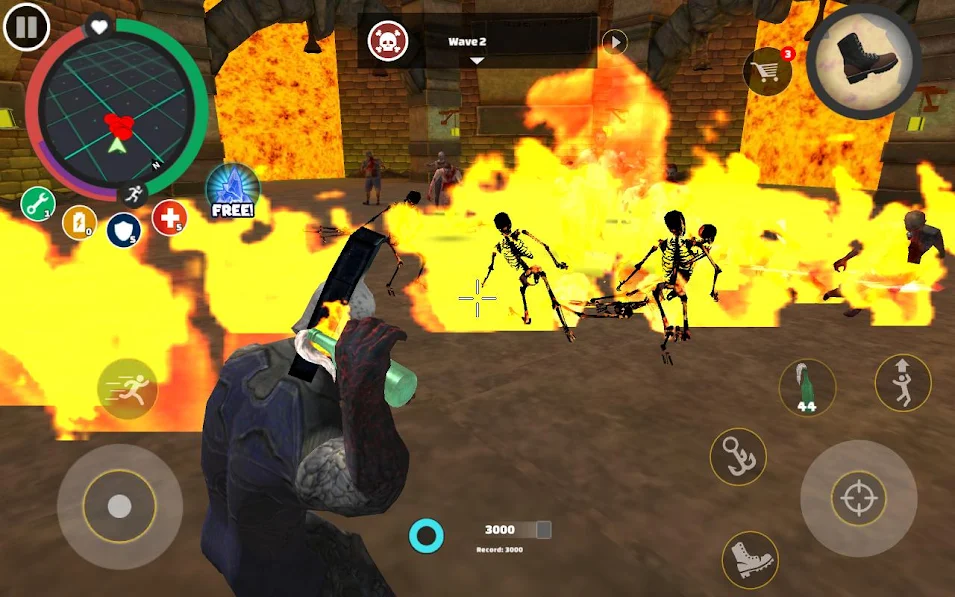
Task: Use the red medkit cross item
Action: (168, 216)
